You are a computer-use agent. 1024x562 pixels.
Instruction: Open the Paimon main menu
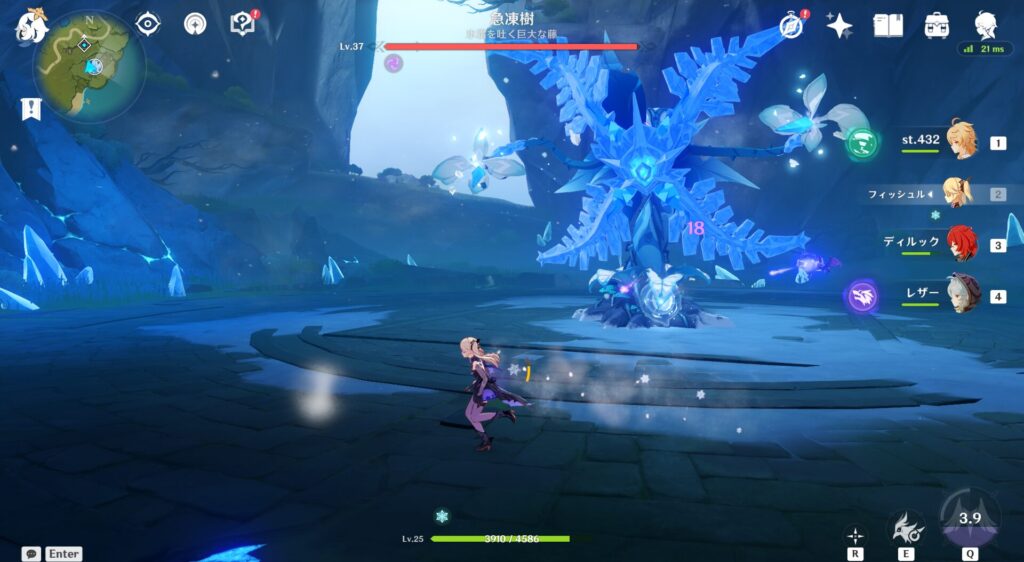click(x=30, y=28)
